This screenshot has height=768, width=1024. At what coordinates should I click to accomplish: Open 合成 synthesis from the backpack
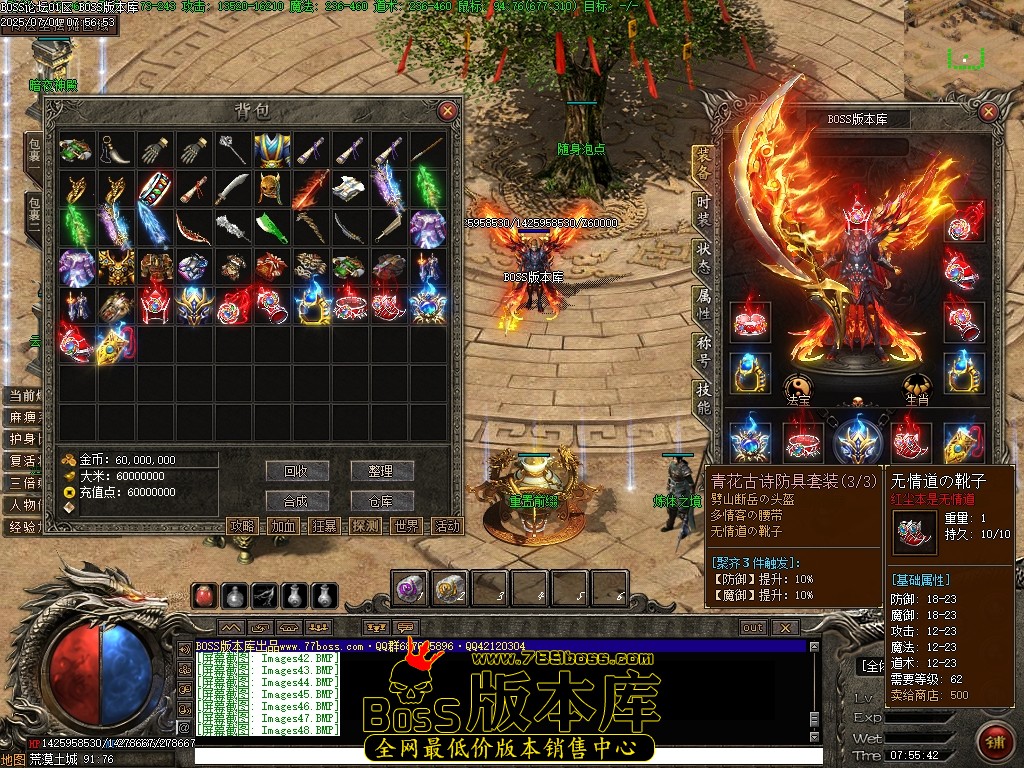click(297, 501)
